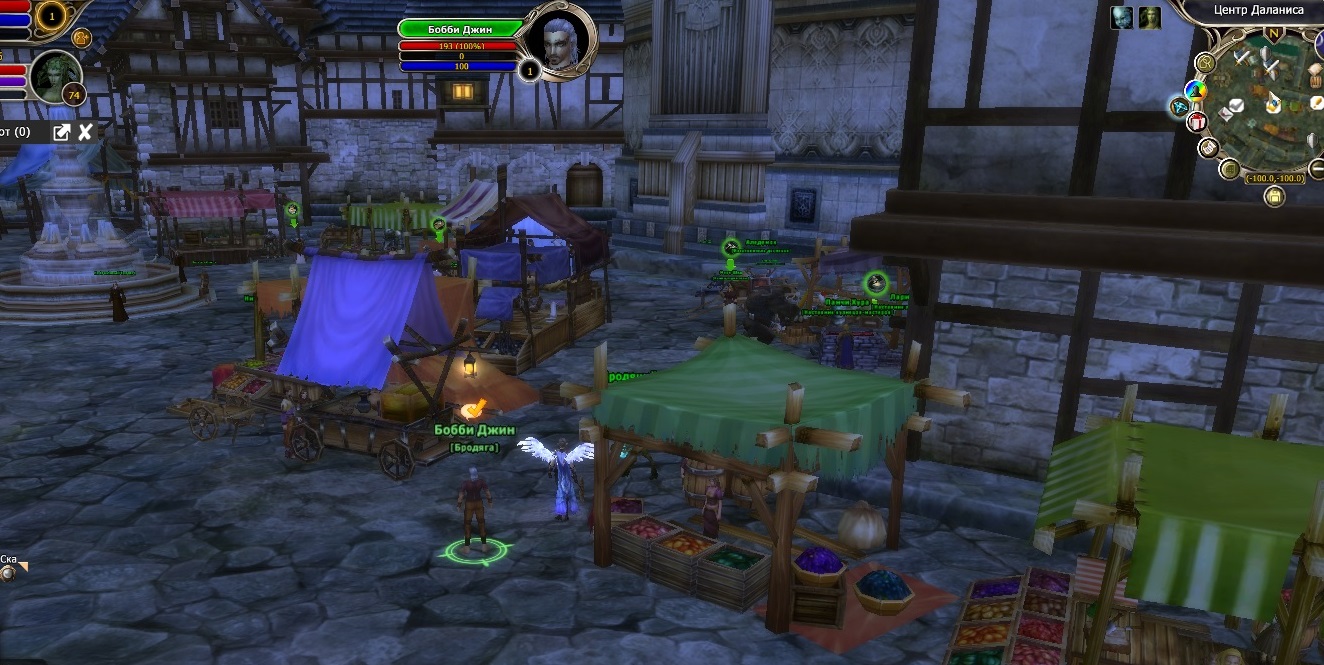This screenshot has width=1324, height=665.
Task: Open the green-haired pet portrait
Action: pos(55,75)
